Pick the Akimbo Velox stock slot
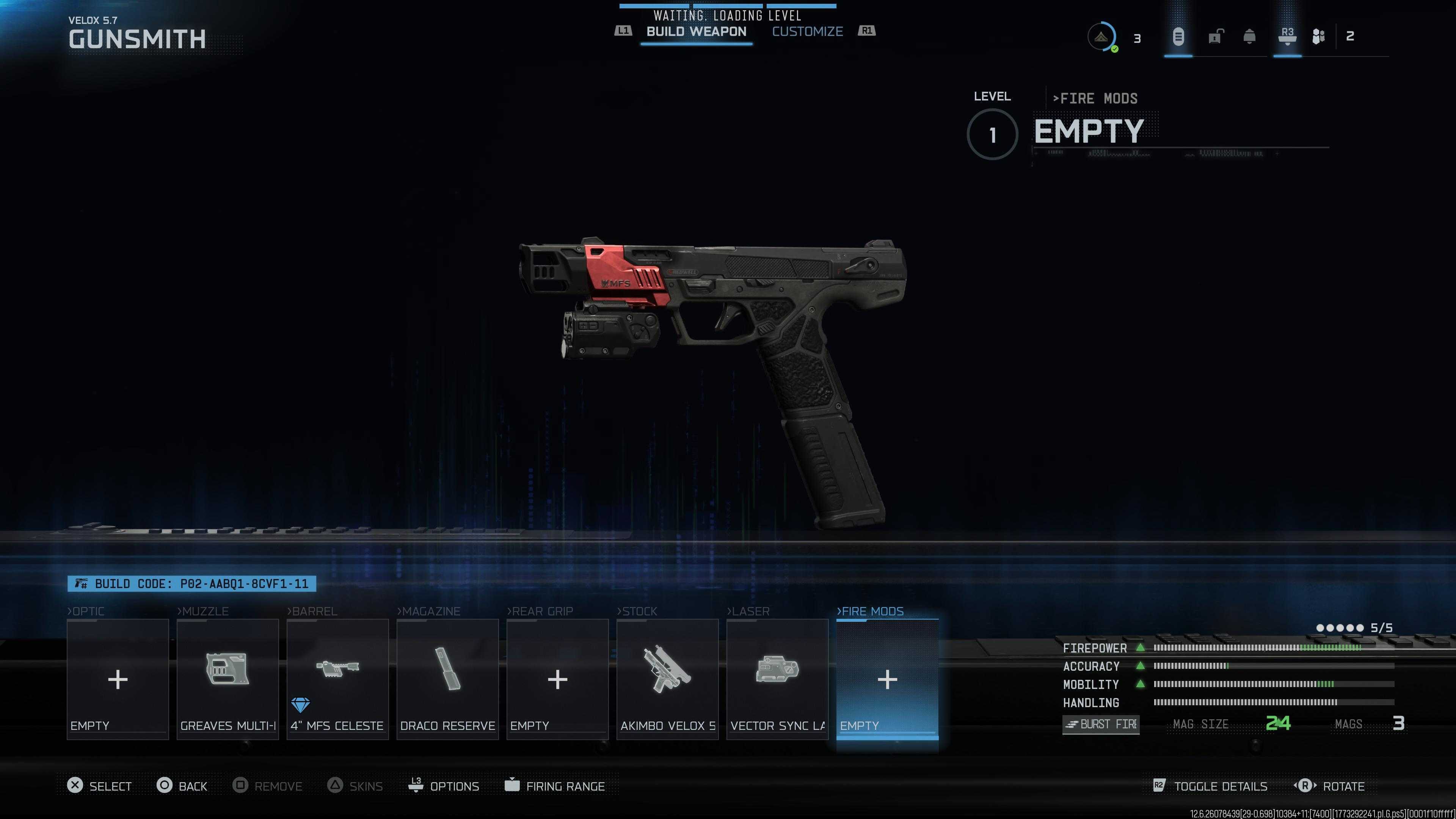Screen dimensions: 1456x819 click(x=667, y=679)
